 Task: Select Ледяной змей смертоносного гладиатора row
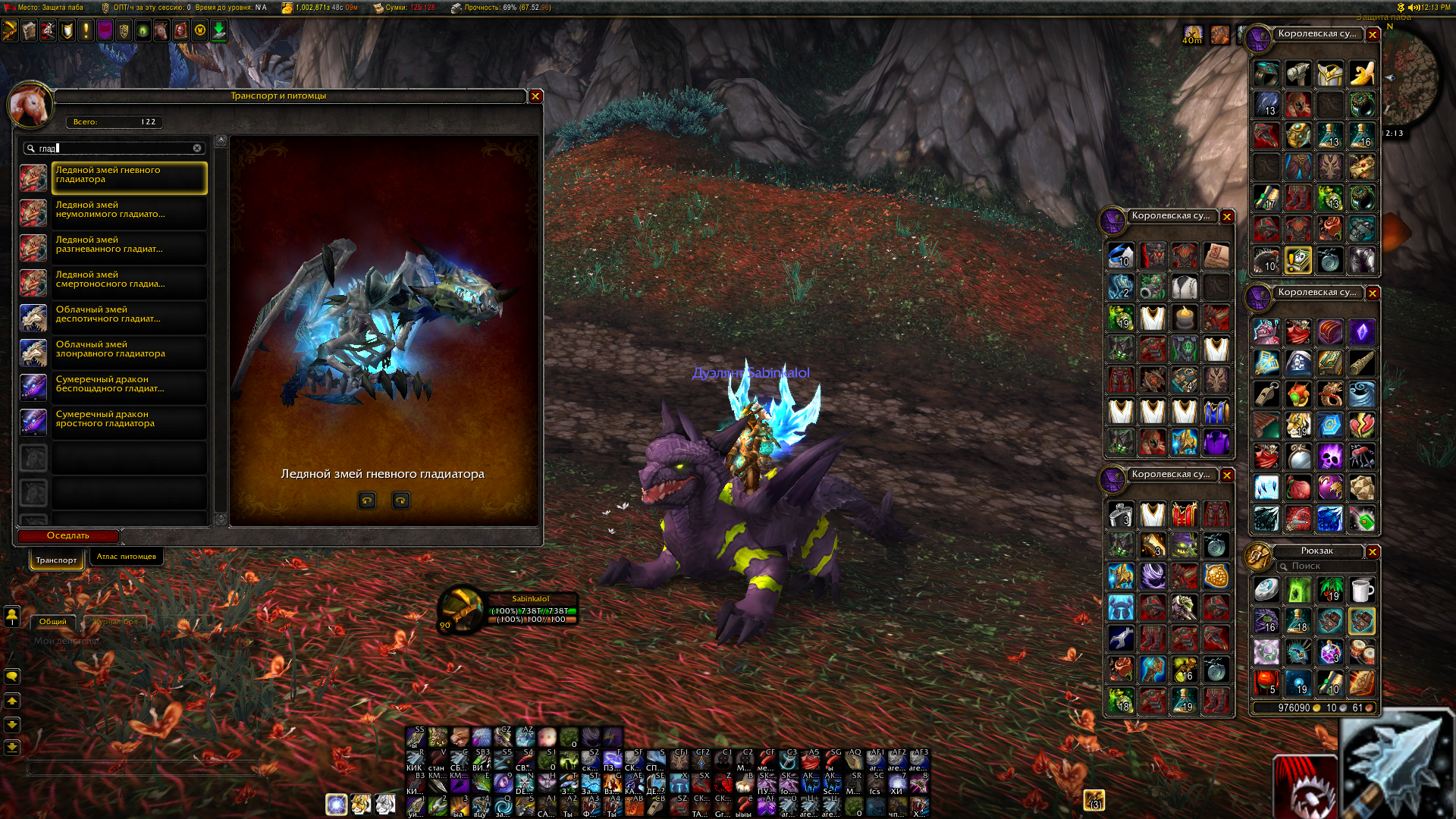click(x=129, y=283)
